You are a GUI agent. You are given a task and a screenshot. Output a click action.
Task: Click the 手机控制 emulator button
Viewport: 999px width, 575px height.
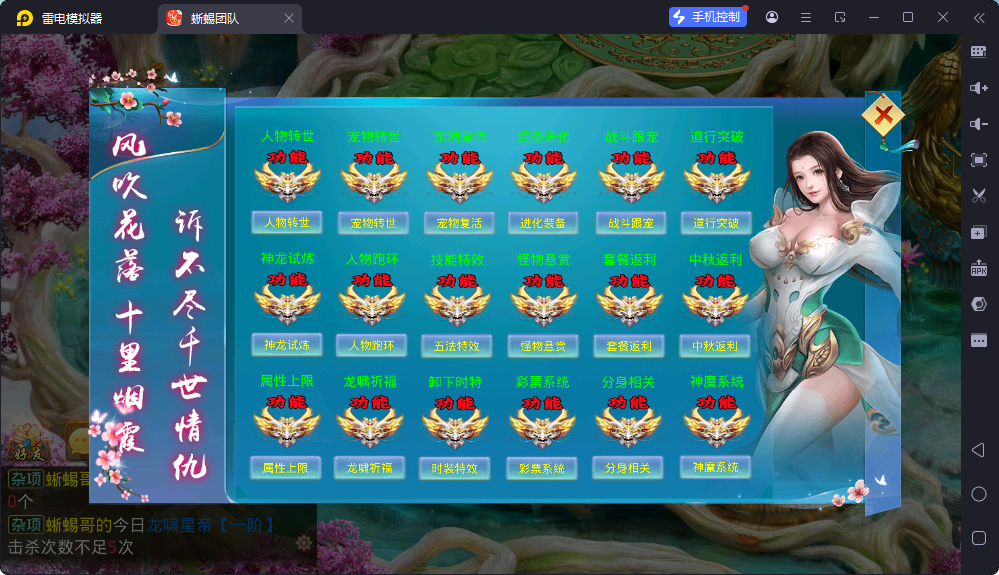708,17
